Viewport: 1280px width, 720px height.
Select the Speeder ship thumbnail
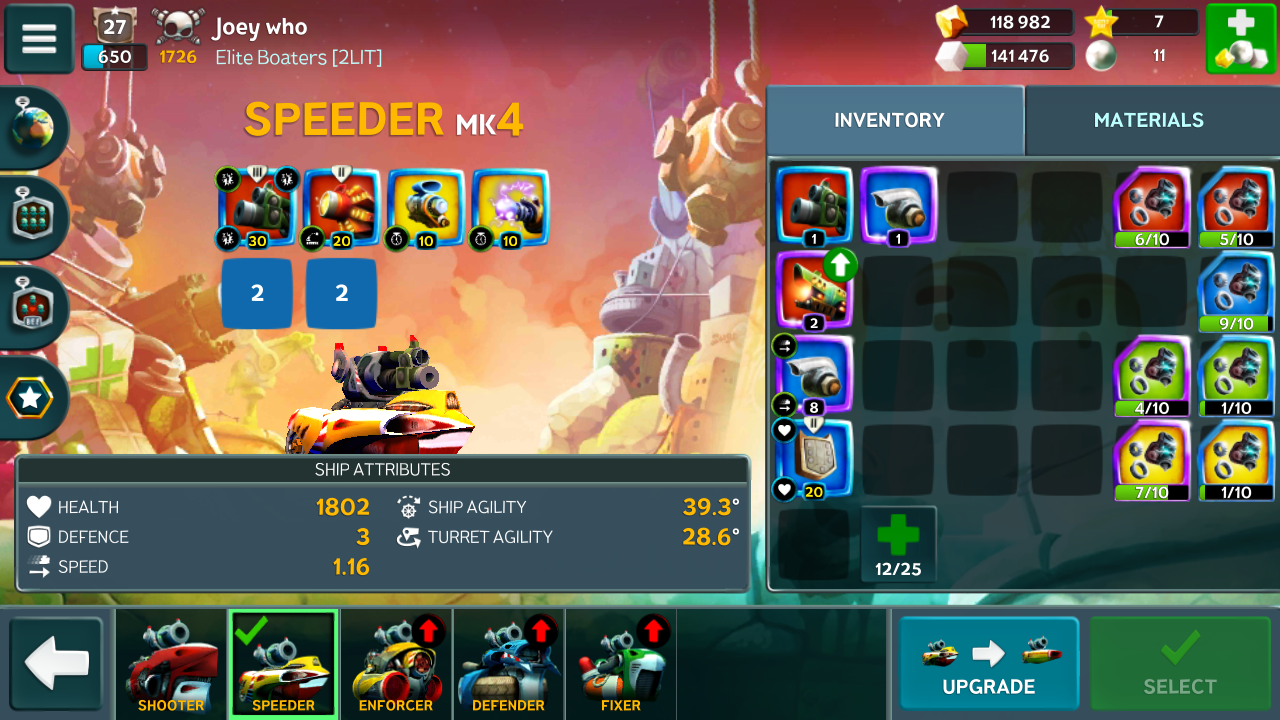(283, 664)
